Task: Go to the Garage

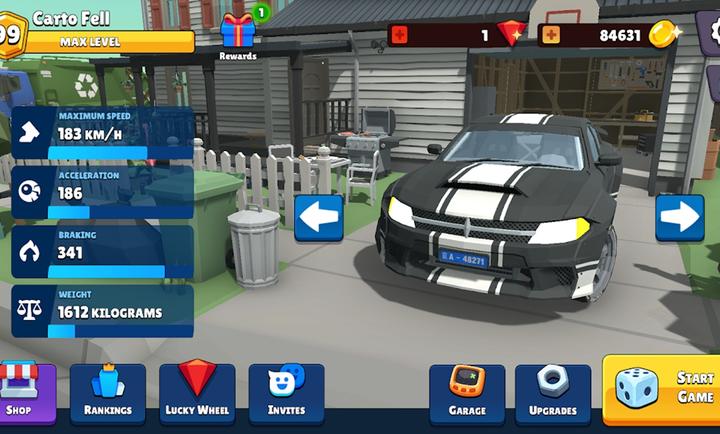Action: (467, 392)
